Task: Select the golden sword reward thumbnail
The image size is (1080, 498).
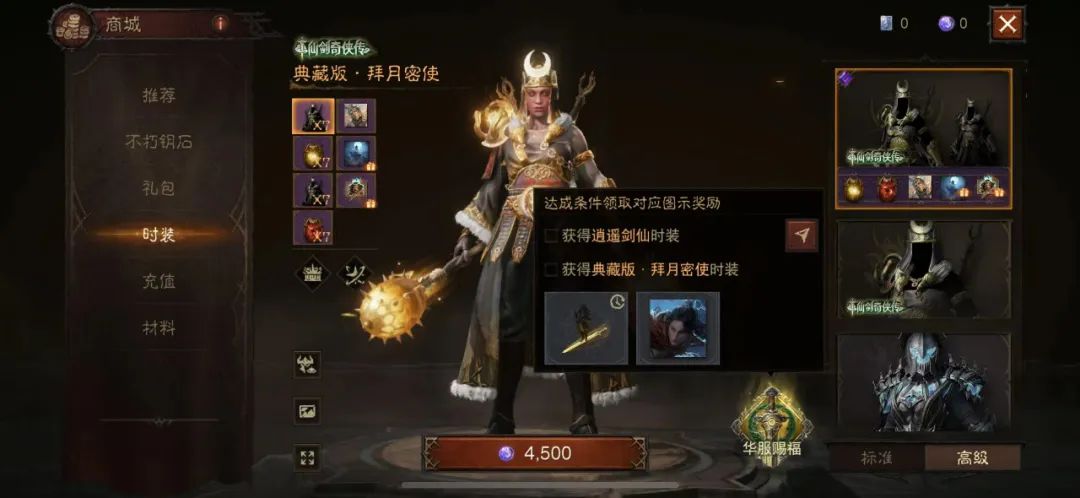Action: pos(586,328)
